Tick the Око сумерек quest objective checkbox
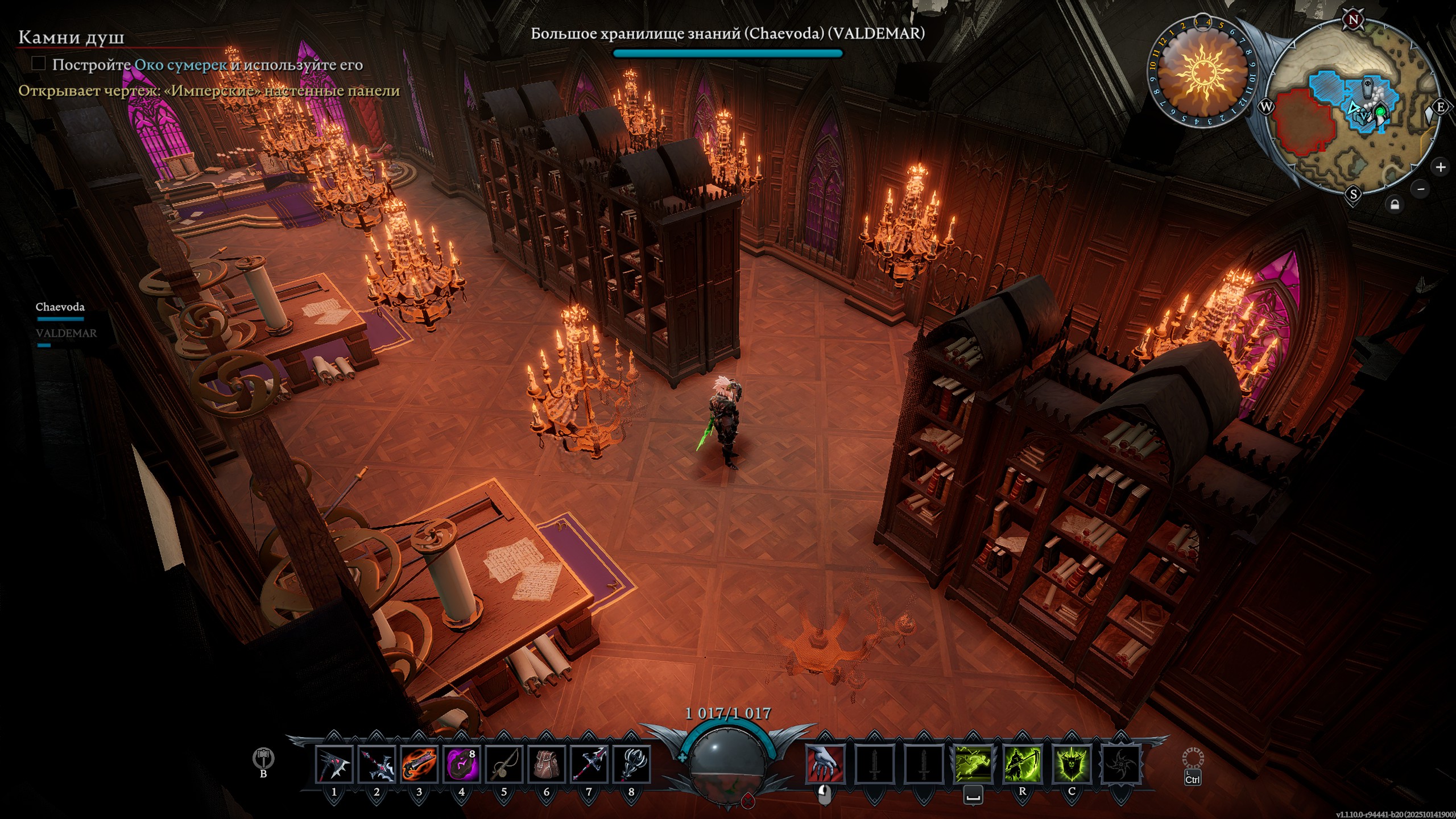 (x=38, y=63)
